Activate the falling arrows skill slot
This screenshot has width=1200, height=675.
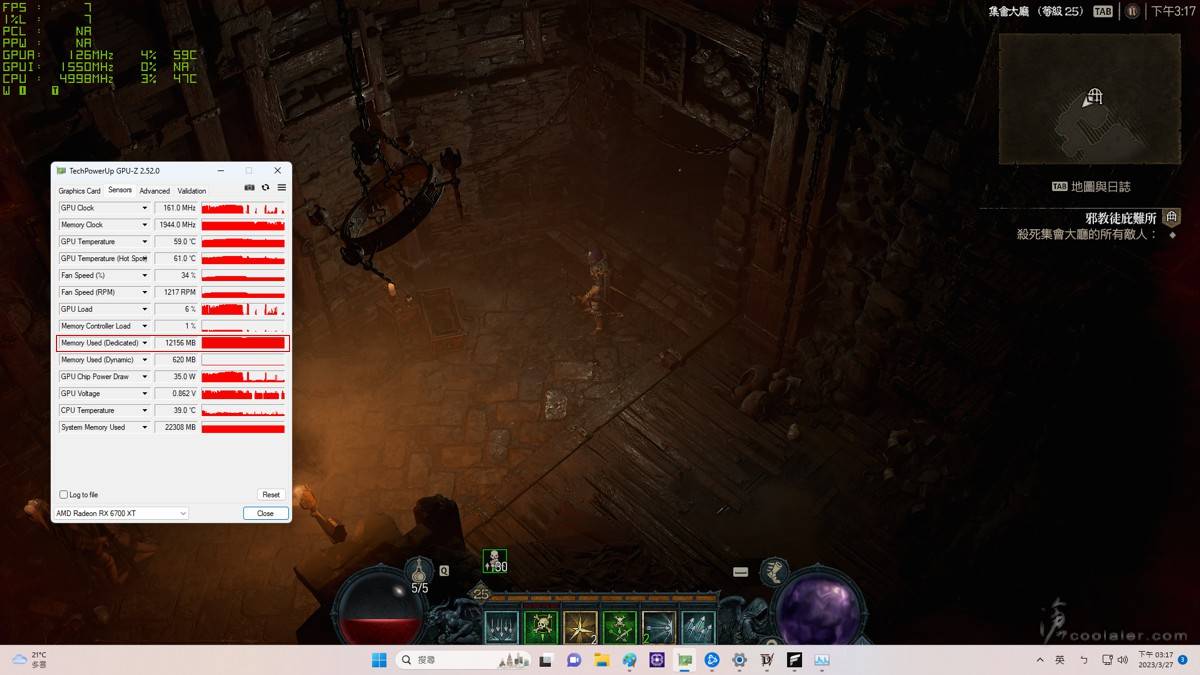502,628
